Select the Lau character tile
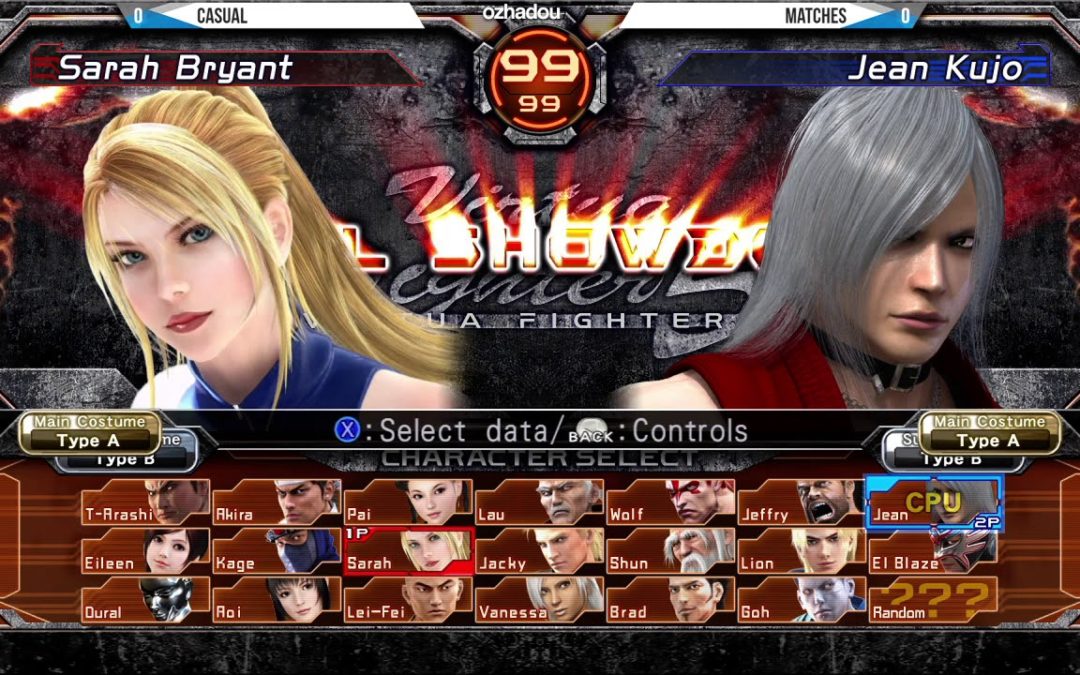Screen dimensions: 1080x675 539,503
